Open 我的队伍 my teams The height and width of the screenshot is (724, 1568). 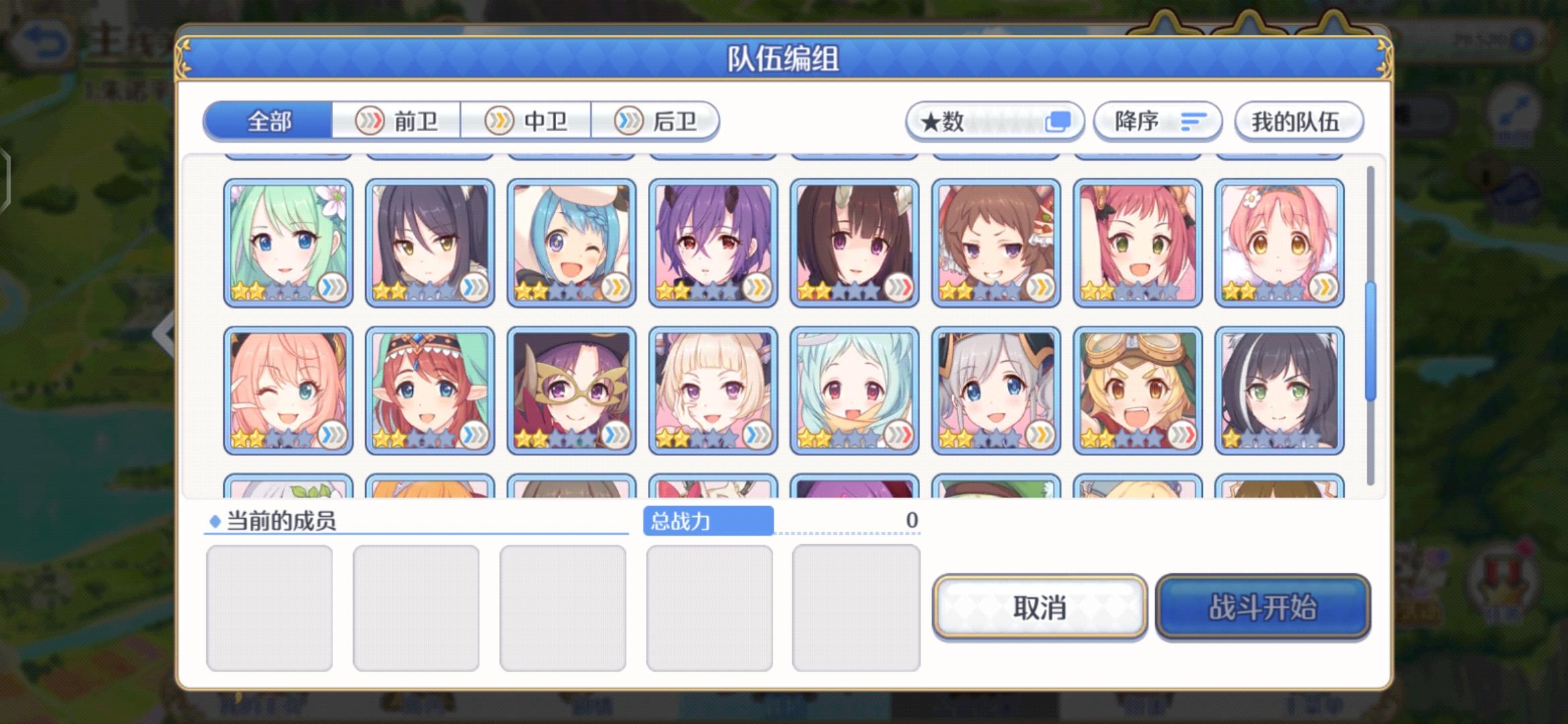point(1299,122)
